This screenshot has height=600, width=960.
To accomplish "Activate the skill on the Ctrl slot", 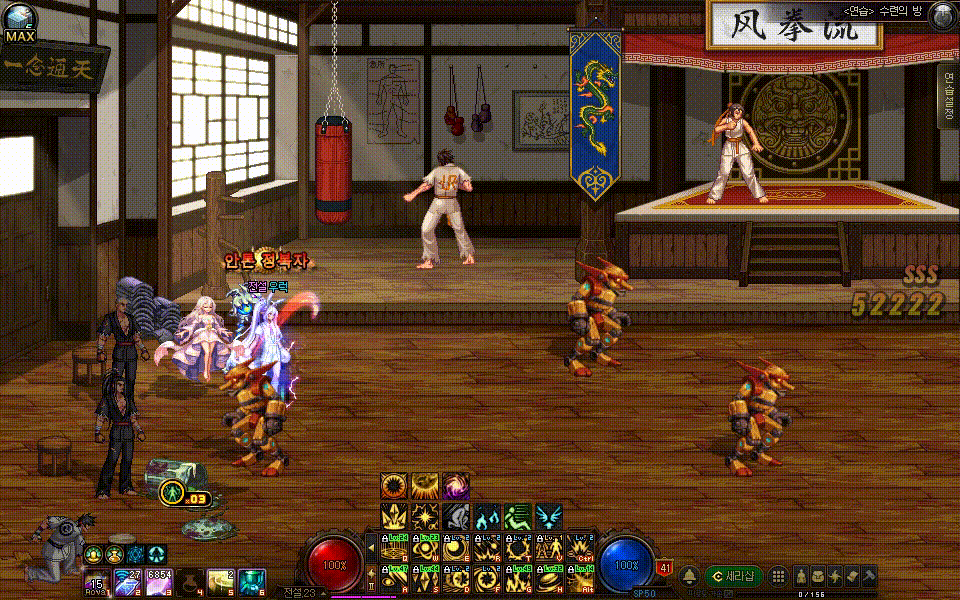I will click(580, 547).
